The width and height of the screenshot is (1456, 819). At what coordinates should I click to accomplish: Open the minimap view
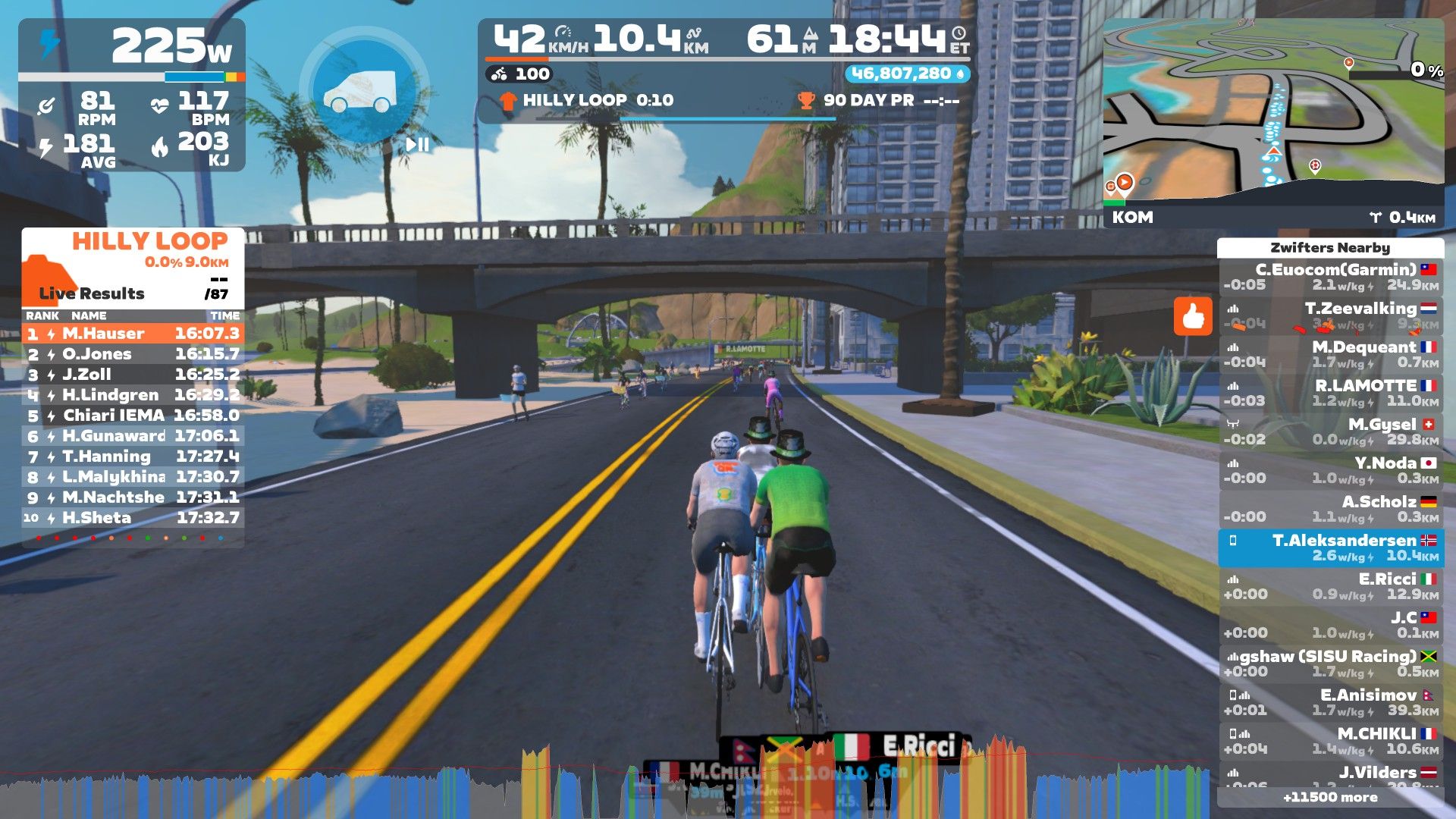point(1272,114)
